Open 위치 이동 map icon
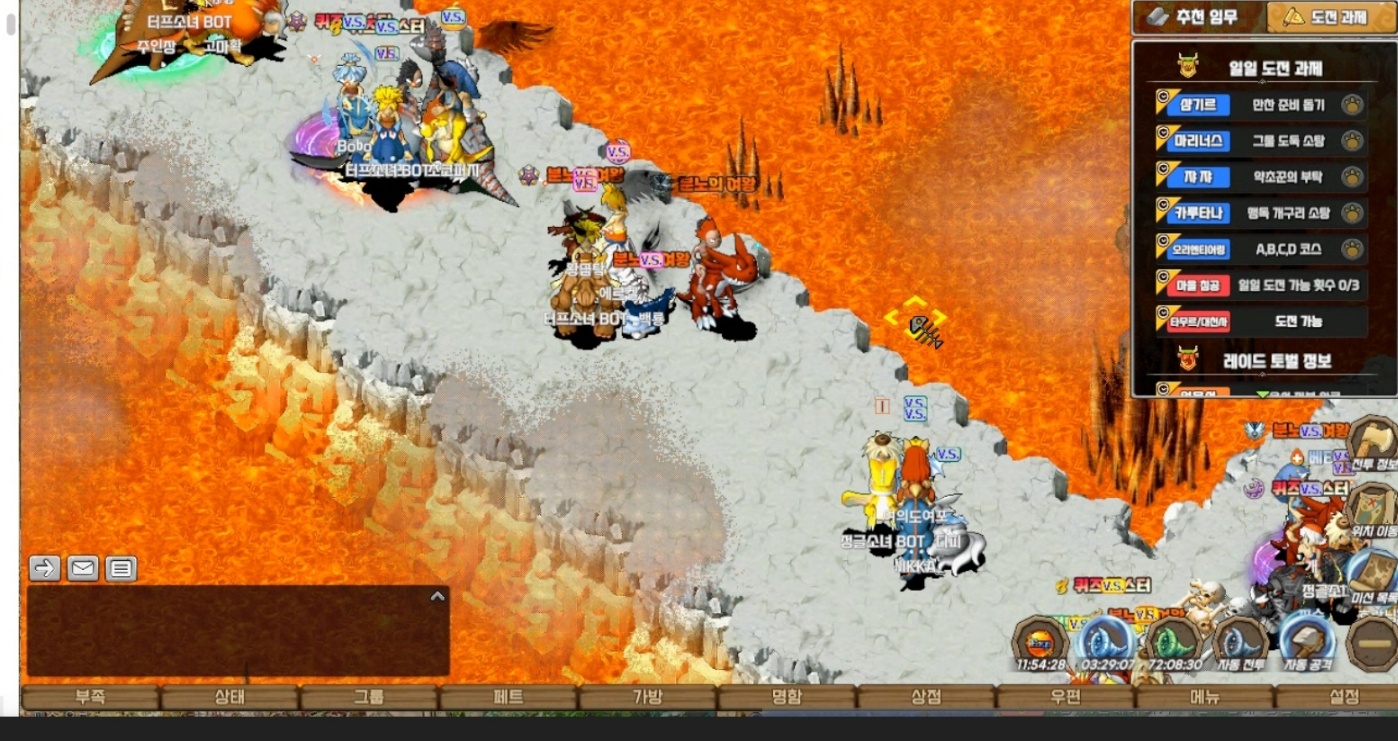This screenshot has height=741, width=1398. 1373,510
